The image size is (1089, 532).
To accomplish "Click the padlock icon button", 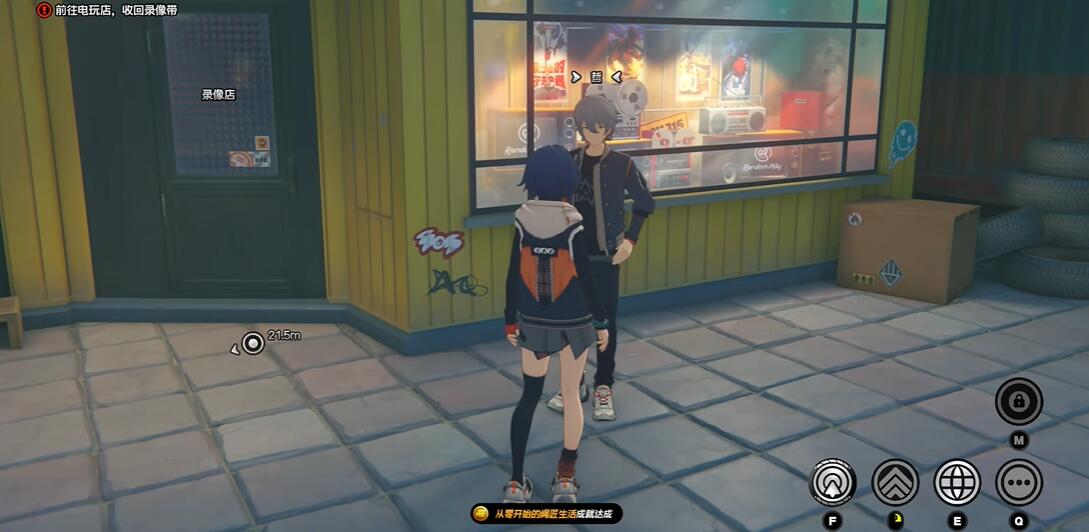I will 1018,402.
